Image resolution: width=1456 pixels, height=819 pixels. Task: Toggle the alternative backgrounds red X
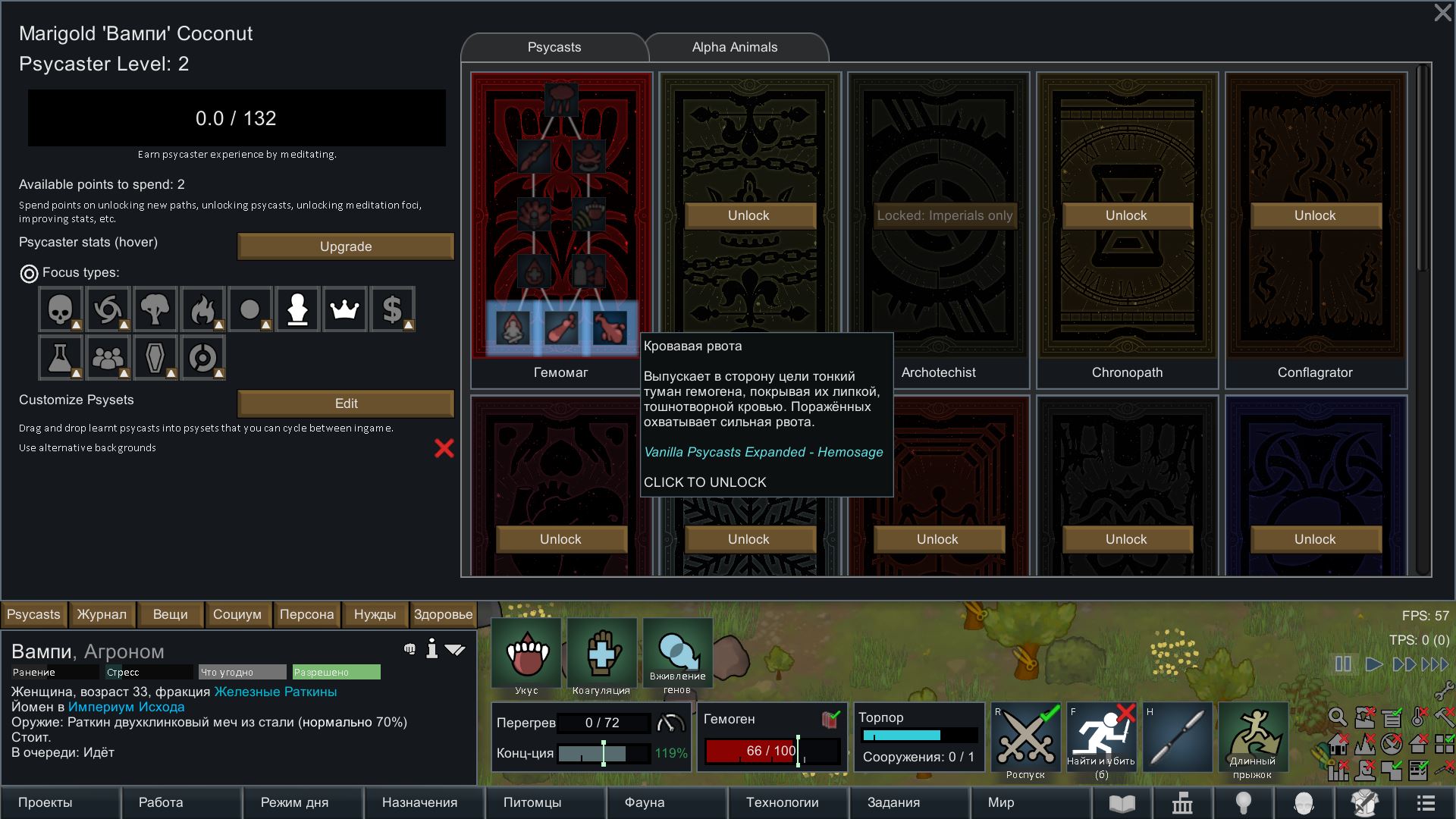tap(444, 448)
